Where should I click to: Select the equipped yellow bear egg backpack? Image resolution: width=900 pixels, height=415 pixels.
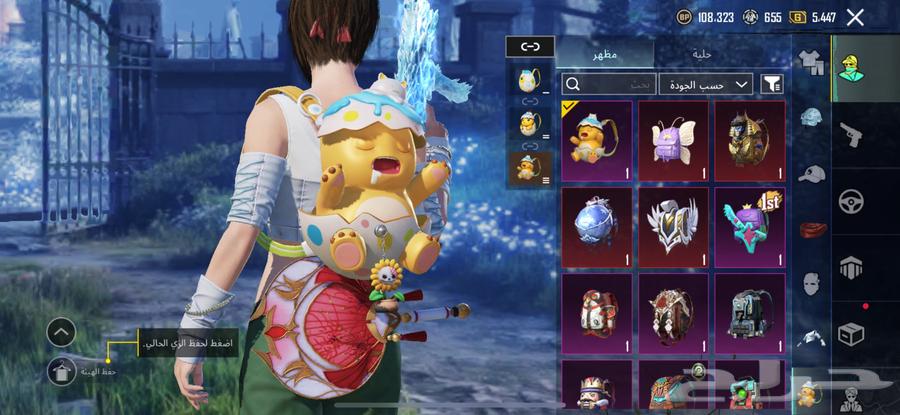[x=597, y=140]
